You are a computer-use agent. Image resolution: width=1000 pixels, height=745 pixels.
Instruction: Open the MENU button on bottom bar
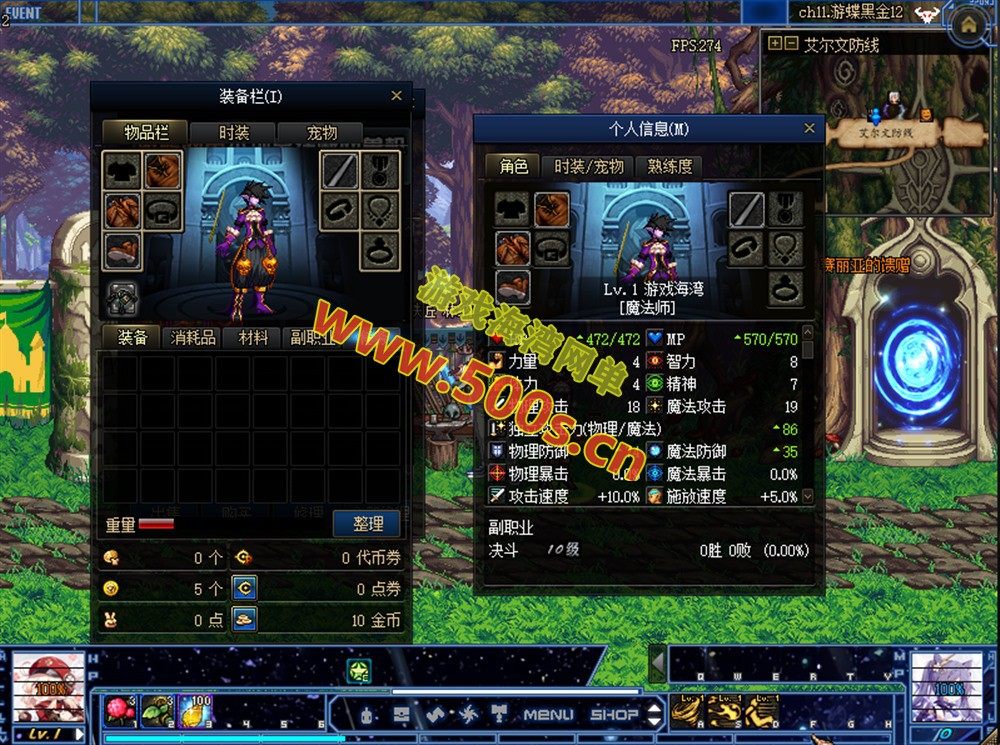(x=548, y=714)
